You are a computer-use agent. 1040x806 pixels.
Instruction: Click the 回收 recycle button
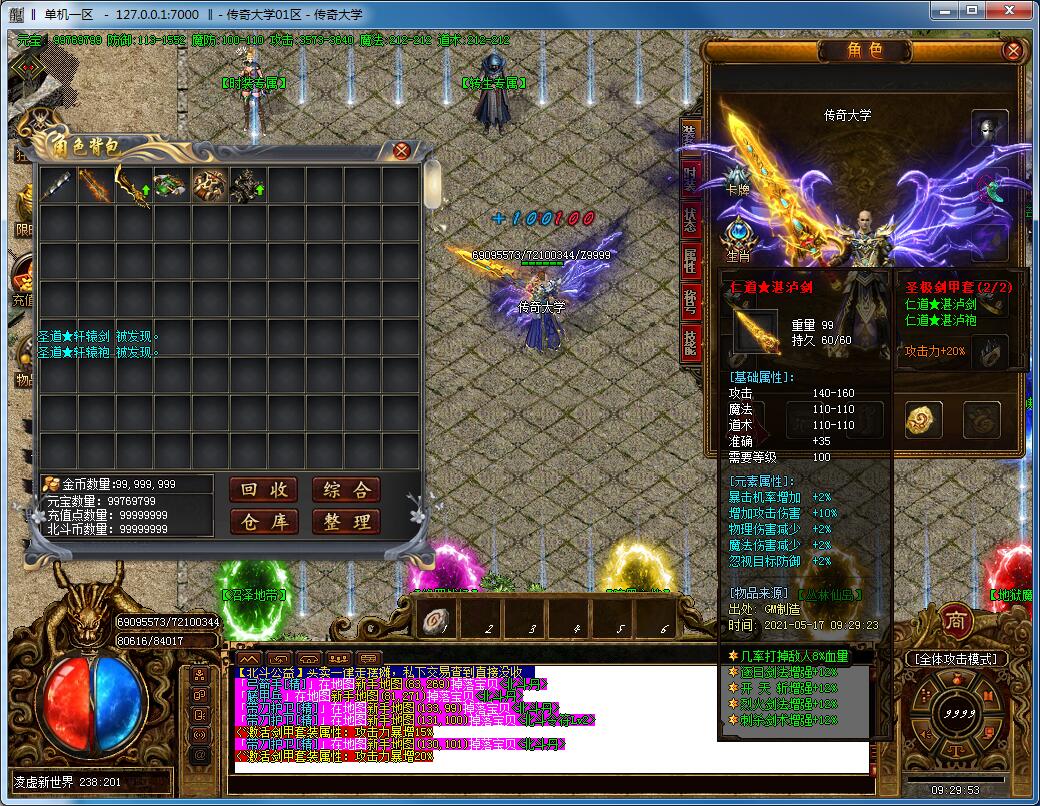264,489
